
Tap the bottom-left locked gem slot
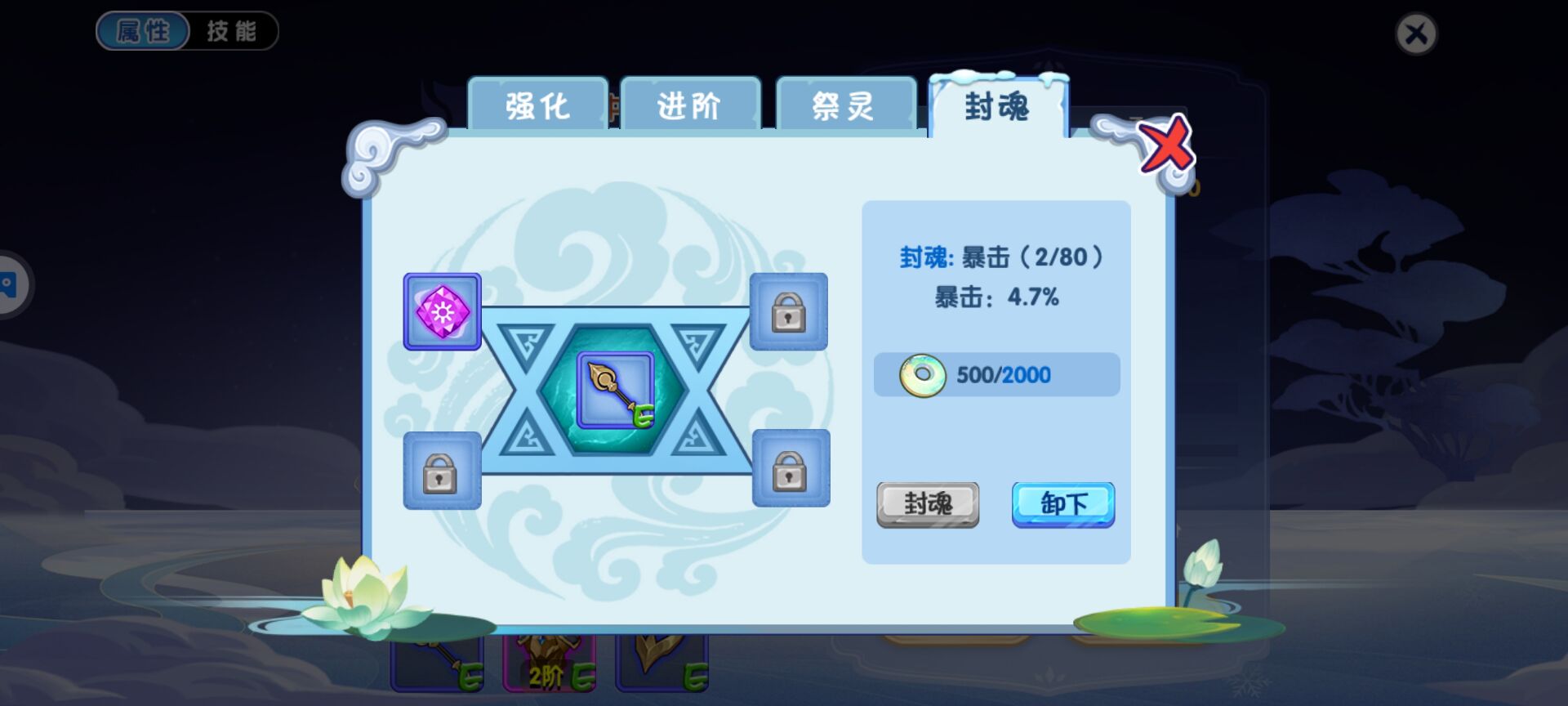[442, 474]
